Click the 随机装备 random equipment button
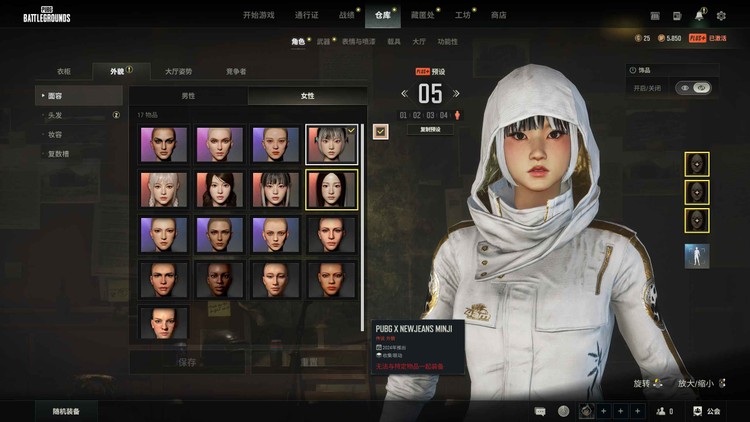This screenshot has height=422, width=750. point(67,411)
